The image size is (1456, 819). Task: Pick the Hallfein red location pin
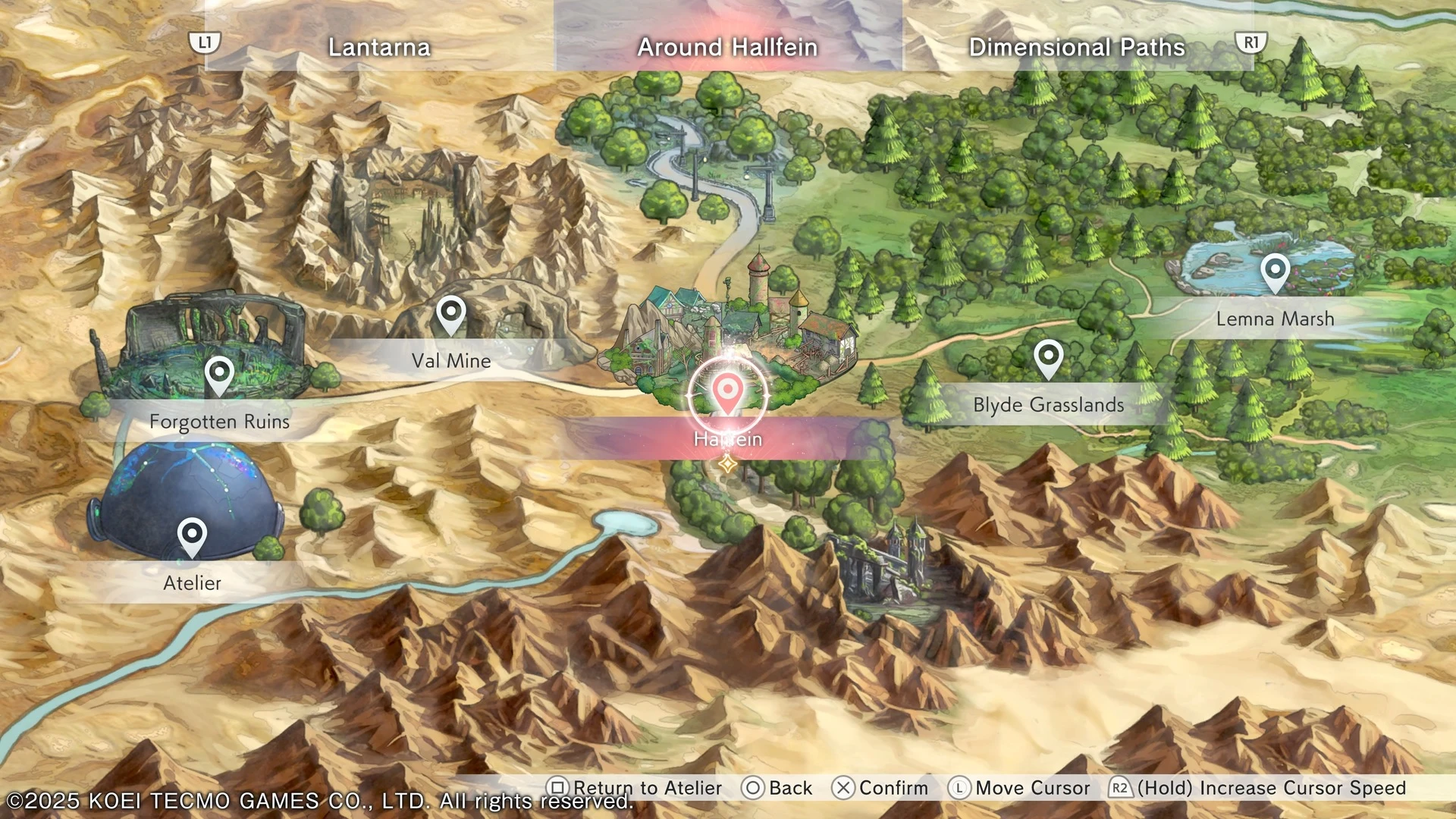pyautogui.click(x=727, y=392)
